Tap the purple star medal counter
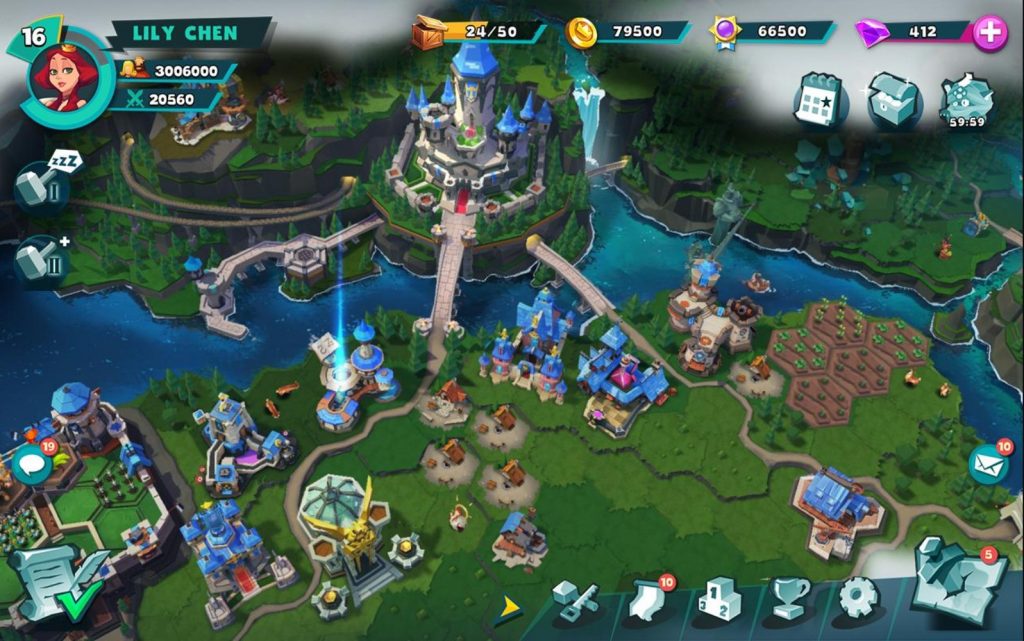The width and height of the screenshot is (1024, 641). (771, 32)
